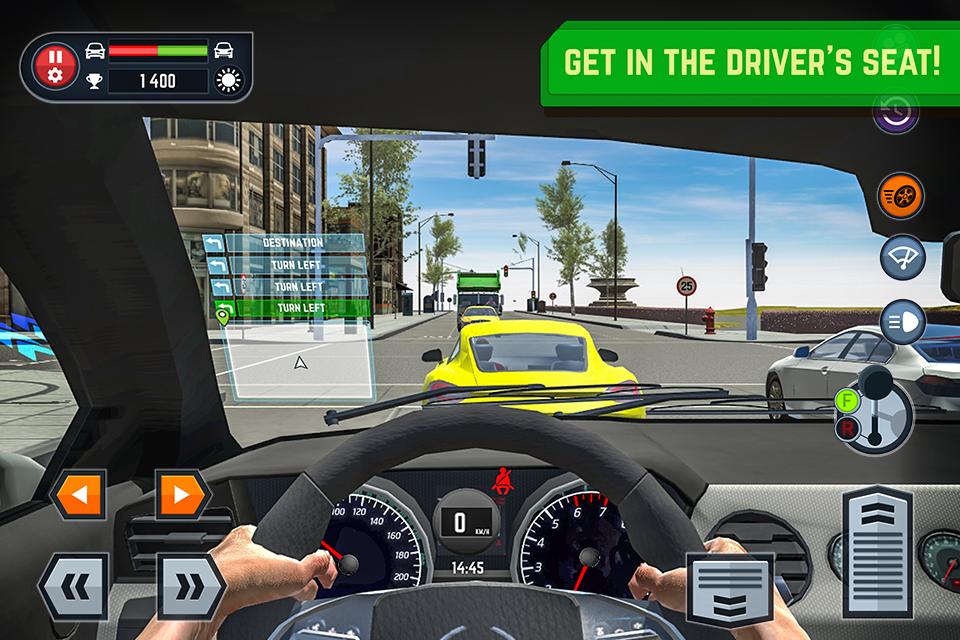This screenshot has height=640, width=960.
Task: Toggle the sun daylight icon
Action: click(228, 82)
